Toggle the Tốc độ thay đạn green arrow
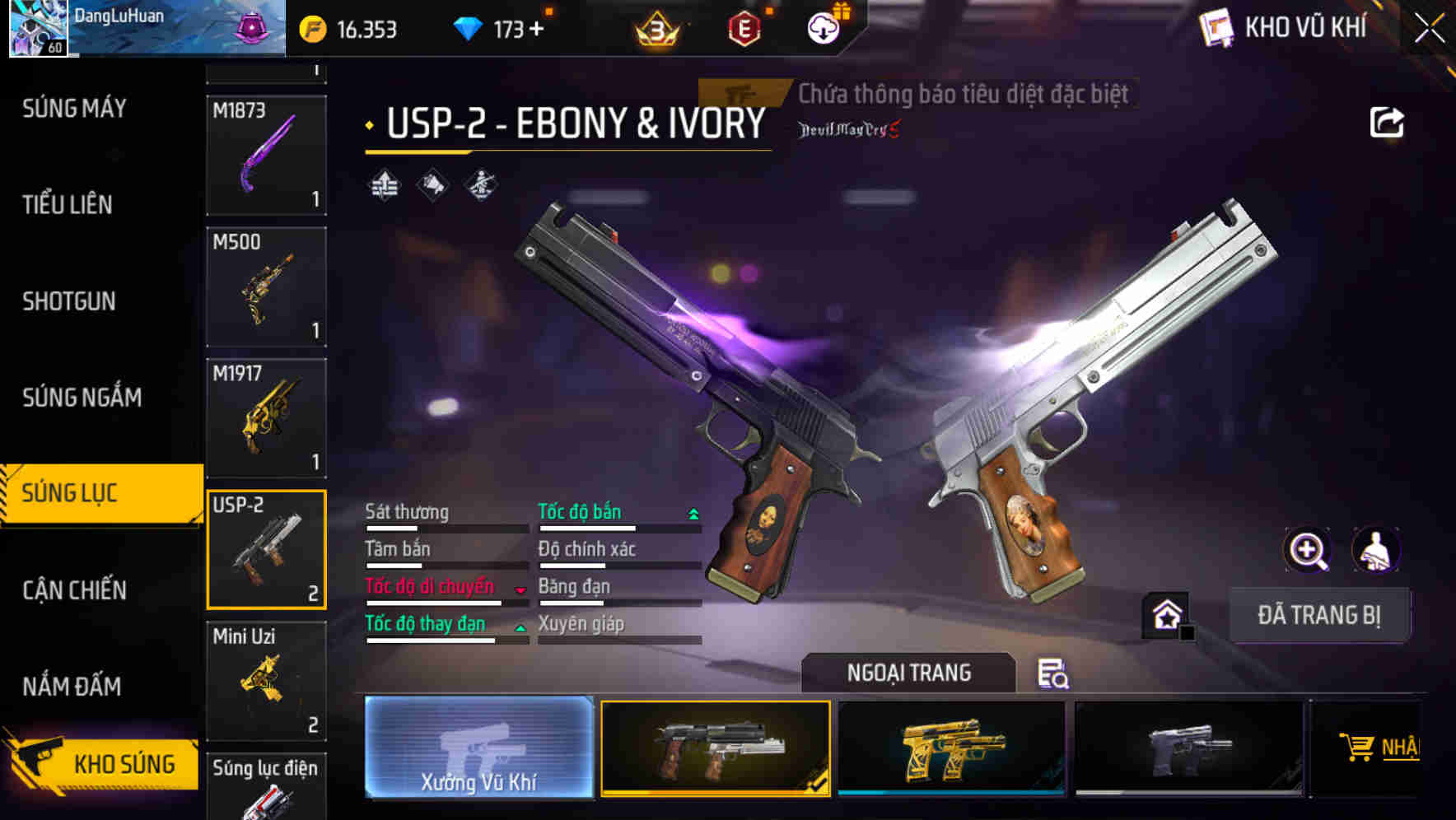Image resolution: width=1456 pixels, height=820 pixels. 520,628
